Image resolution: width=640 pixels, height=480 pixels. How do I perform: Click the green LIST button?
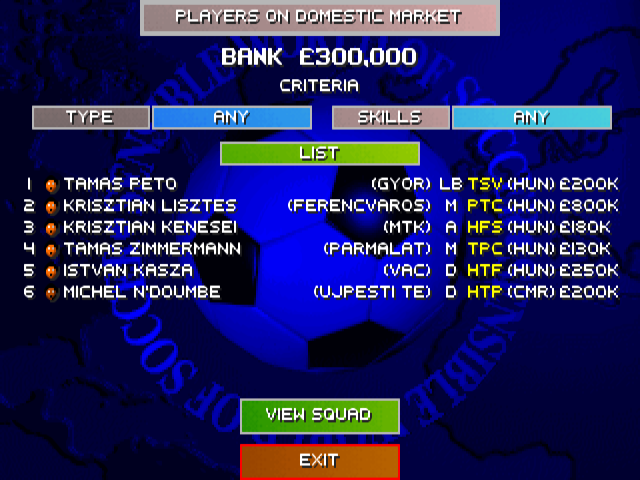tap(319, 154)
